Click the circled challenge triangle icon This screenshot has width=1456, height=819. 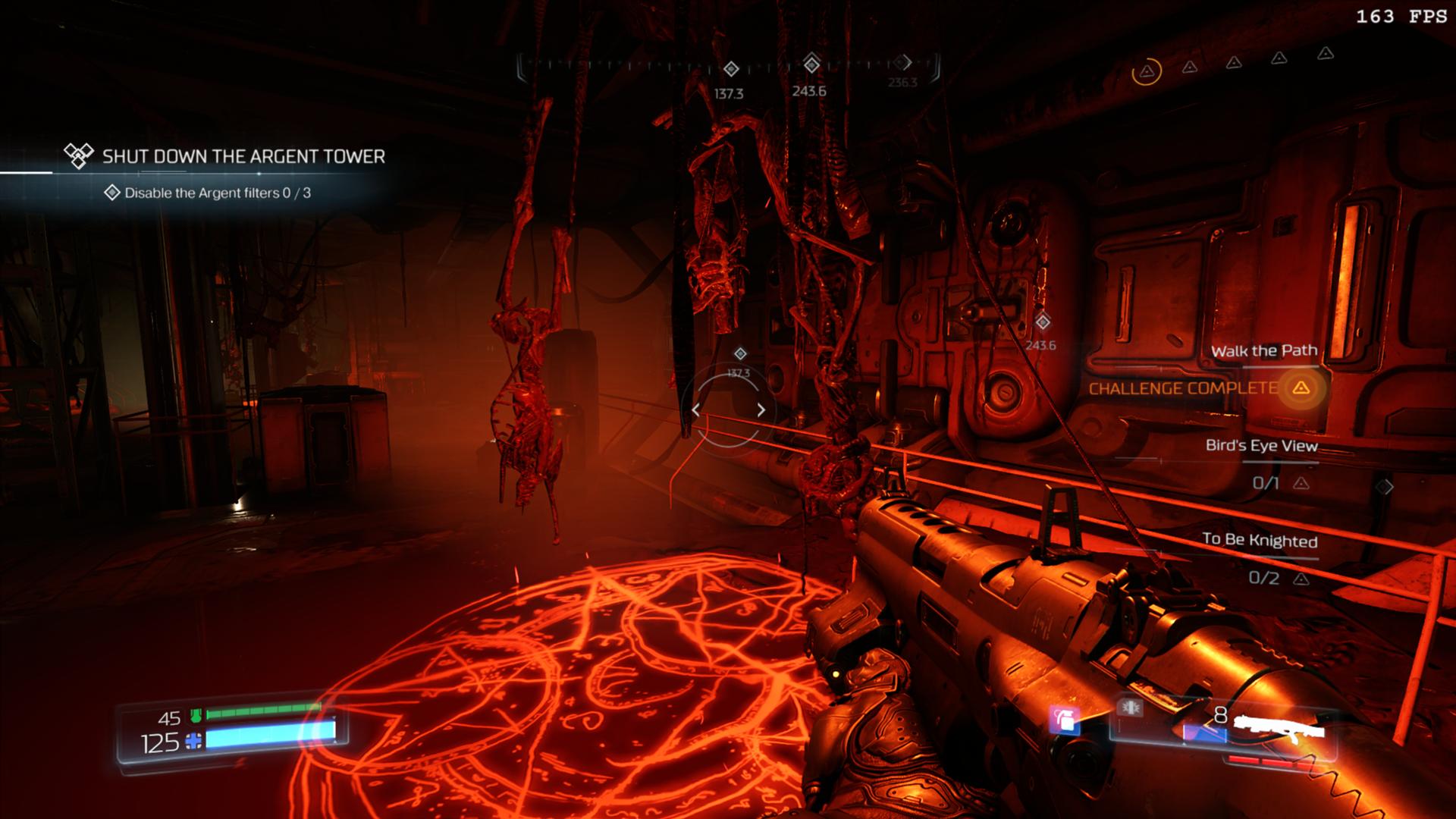click(x=1147, y=72)
